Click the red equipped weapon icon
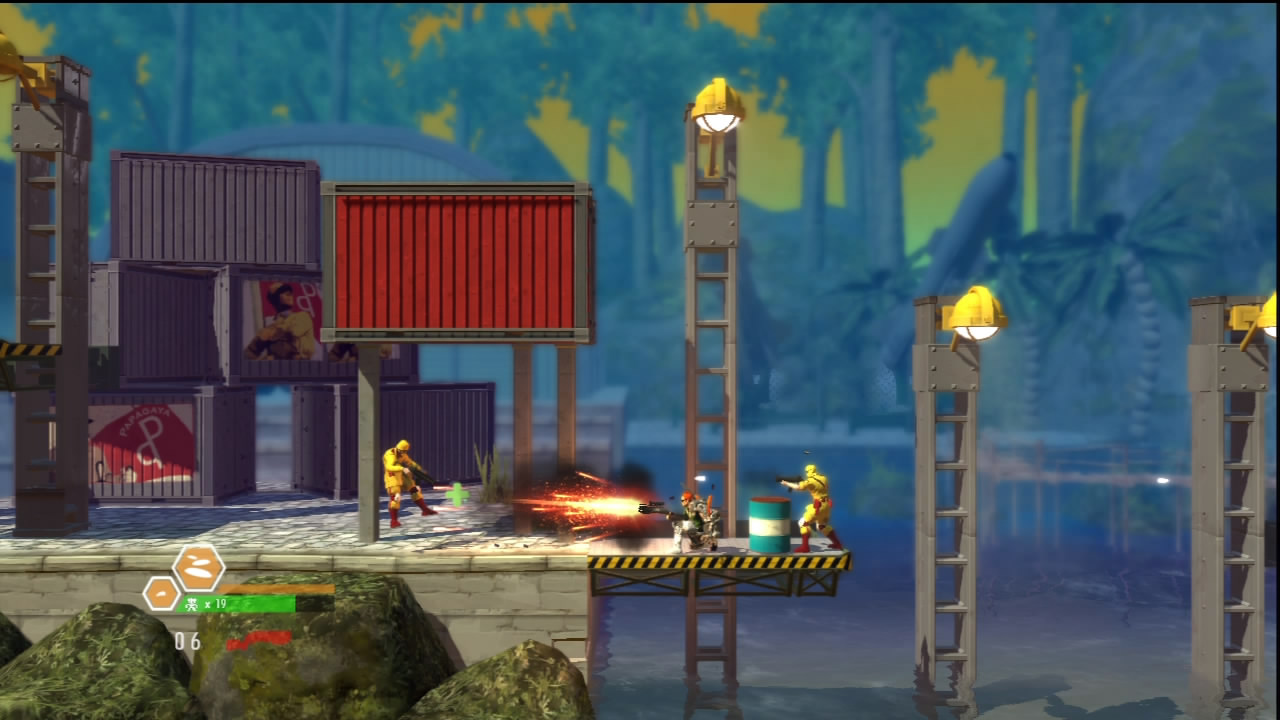Image resolution: width=1280 pixels, height=720 pixels. tap(258, 639)
